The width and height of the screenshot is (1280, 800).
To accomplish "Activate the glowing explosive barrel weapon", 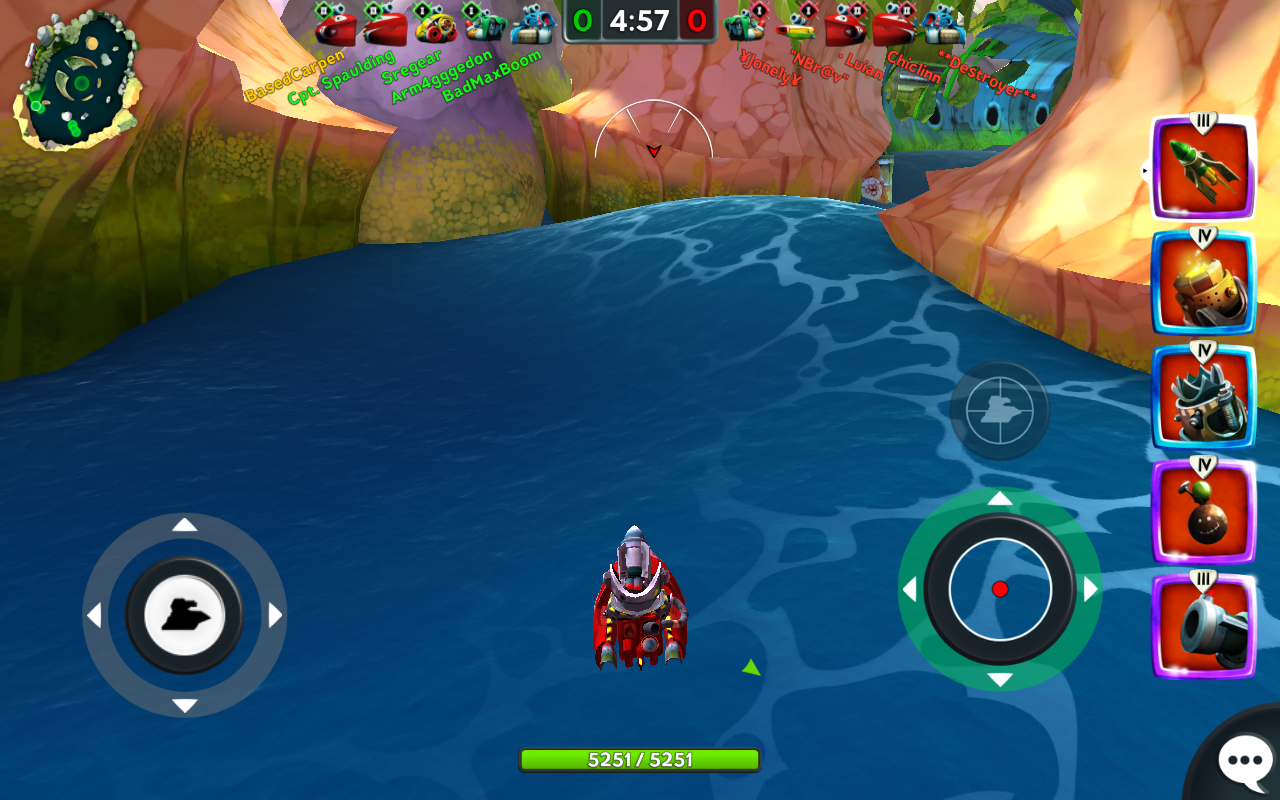I will (x=1203, y=283).
